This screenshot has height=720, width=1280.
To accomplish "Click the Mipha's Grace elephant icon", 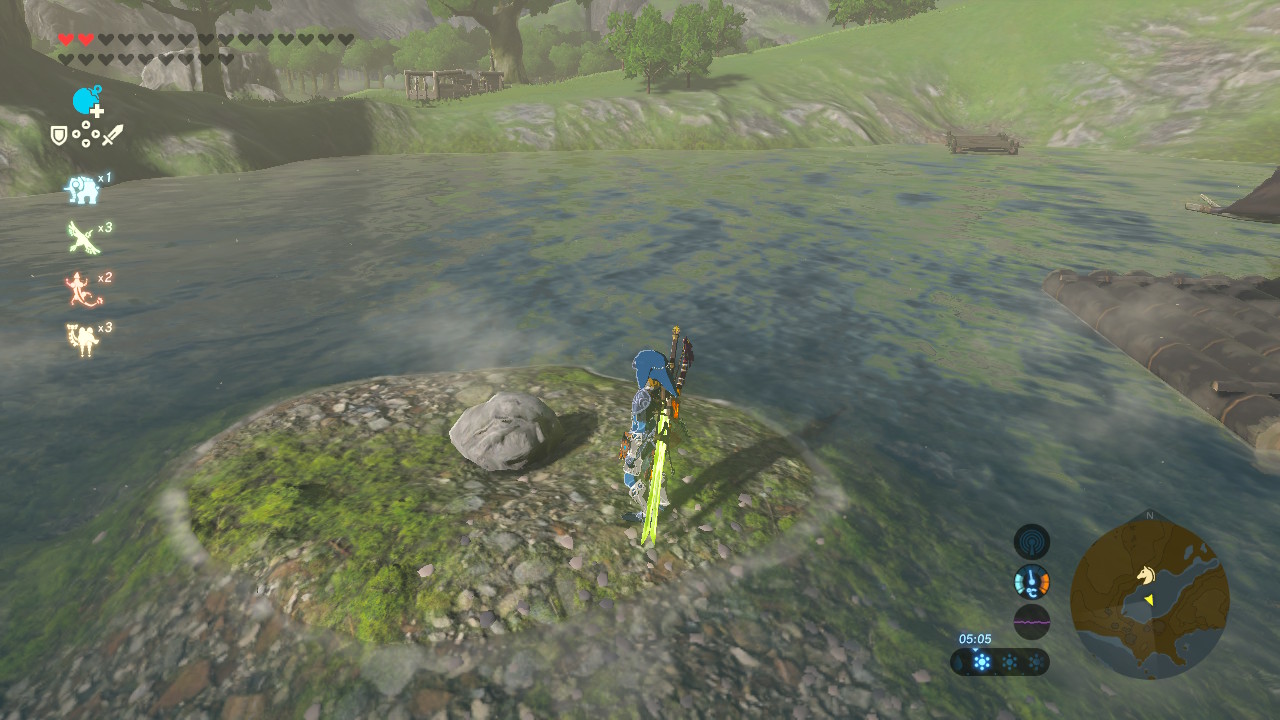I will (81, 189).
